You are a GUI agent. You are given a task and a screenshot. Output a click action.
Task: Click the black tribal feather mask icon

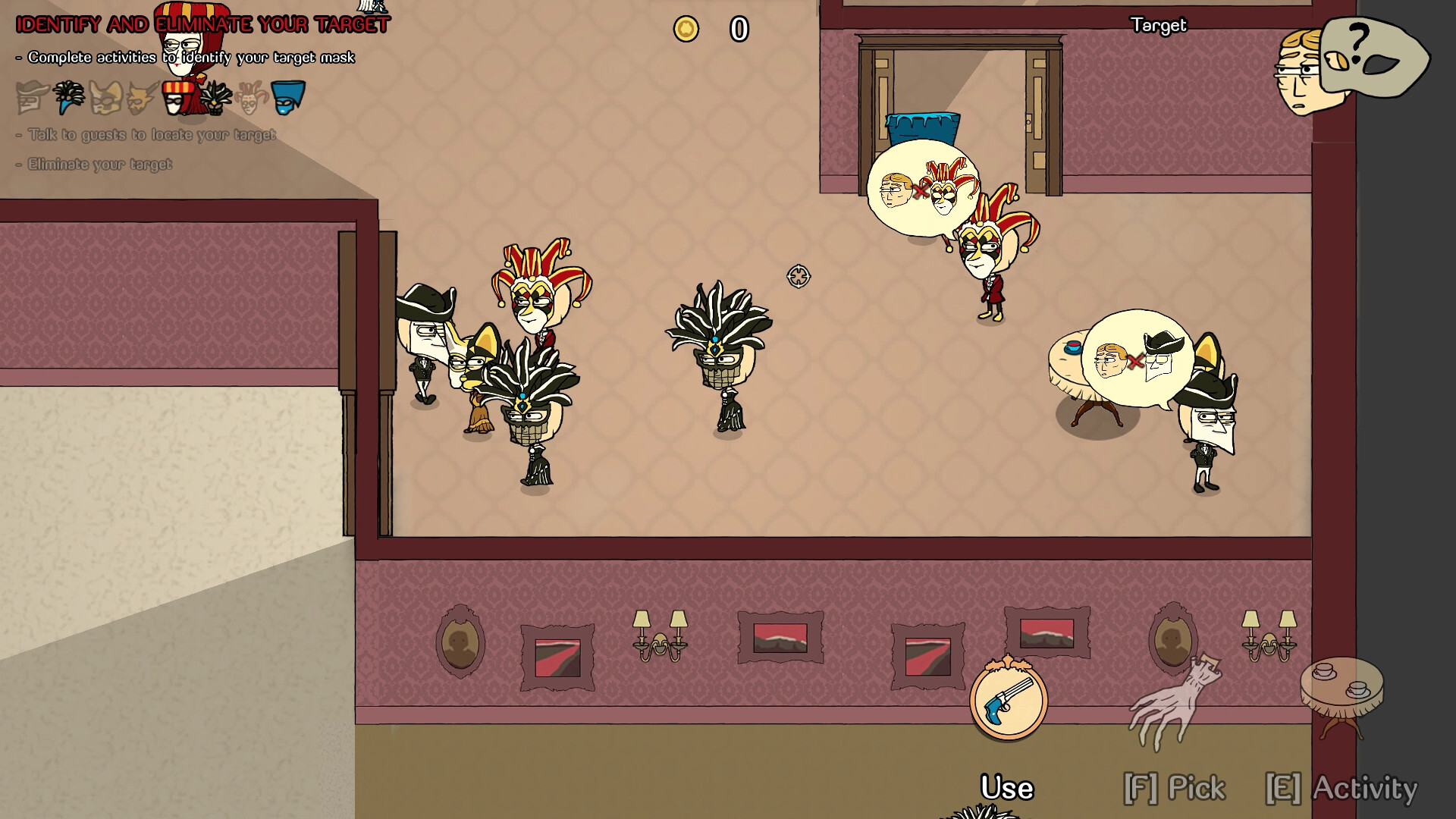216,97
